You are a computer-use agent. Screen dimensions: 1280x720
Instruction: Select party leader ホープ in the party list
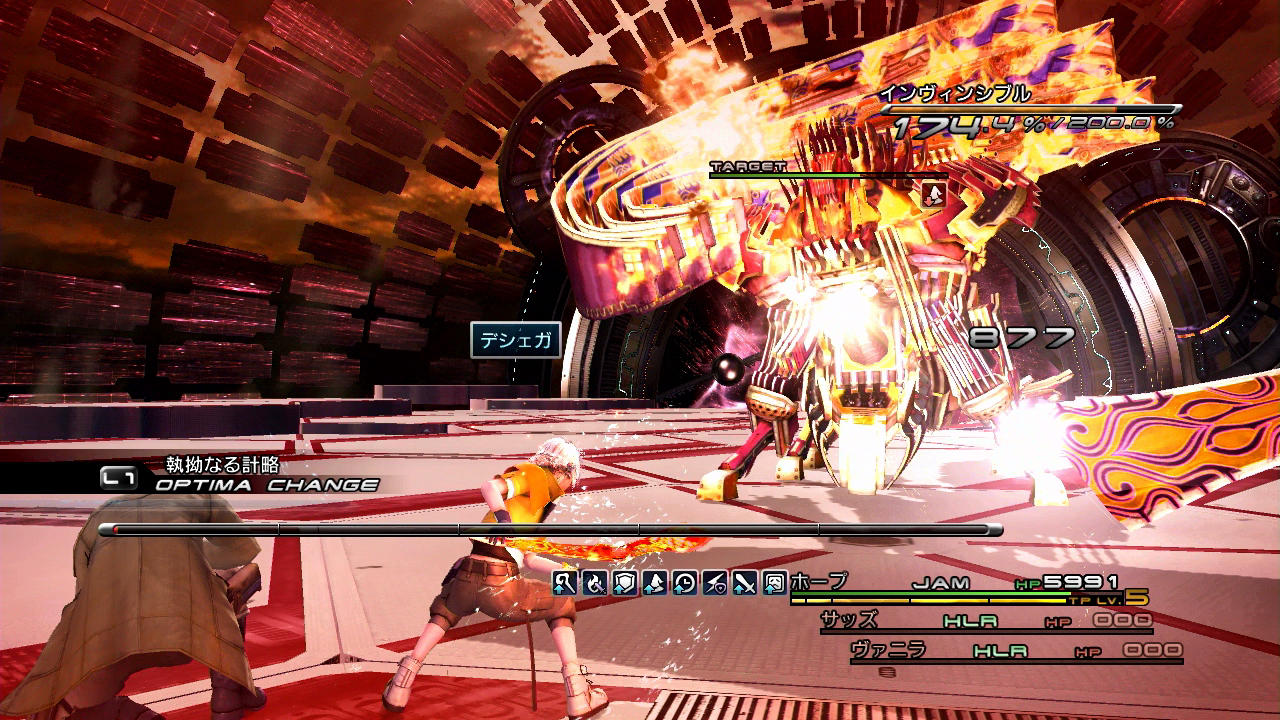(x=819, y=582)
